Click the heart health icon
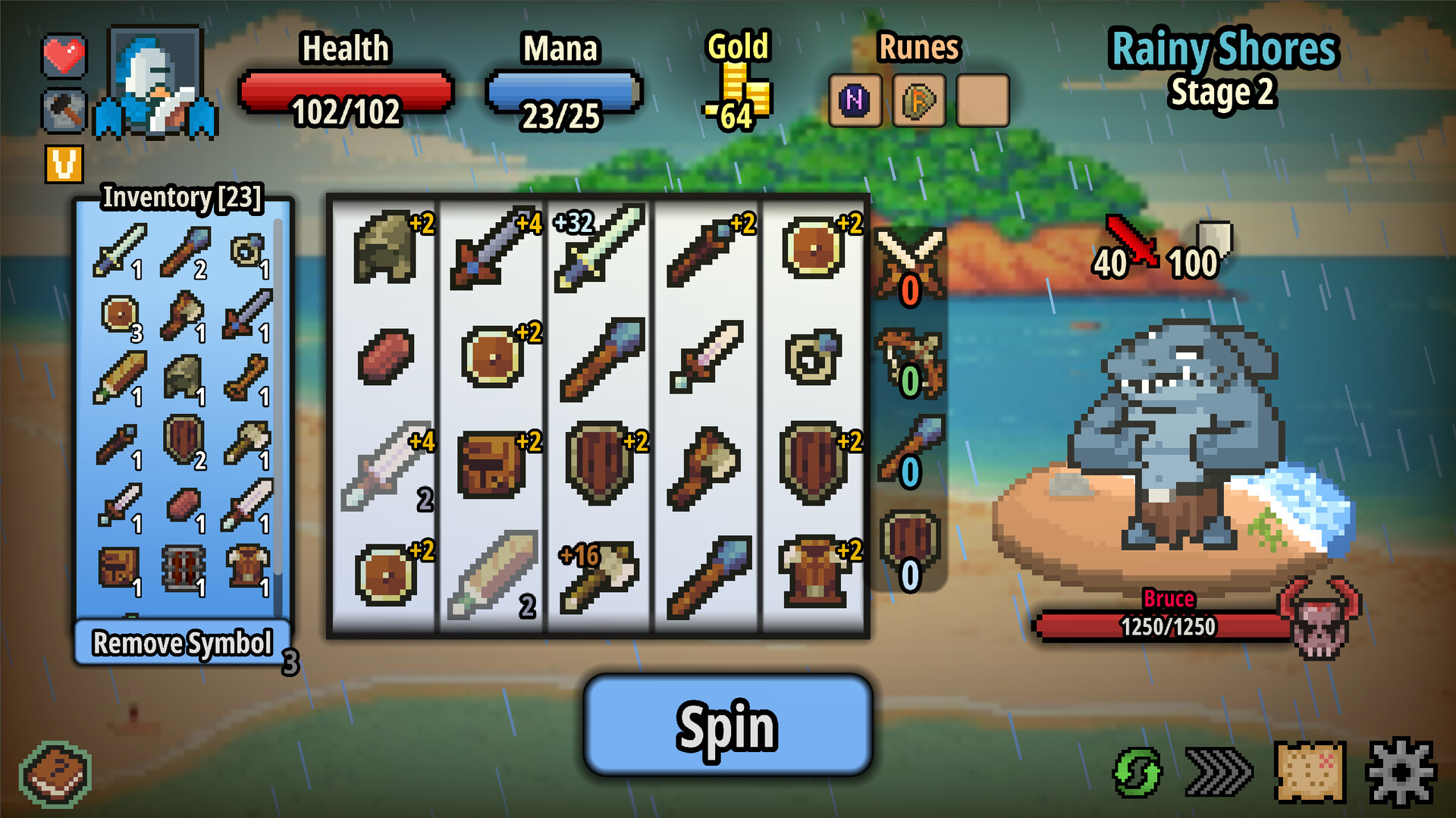Viewport: 1456px width, 818px height. click(64, 55)
